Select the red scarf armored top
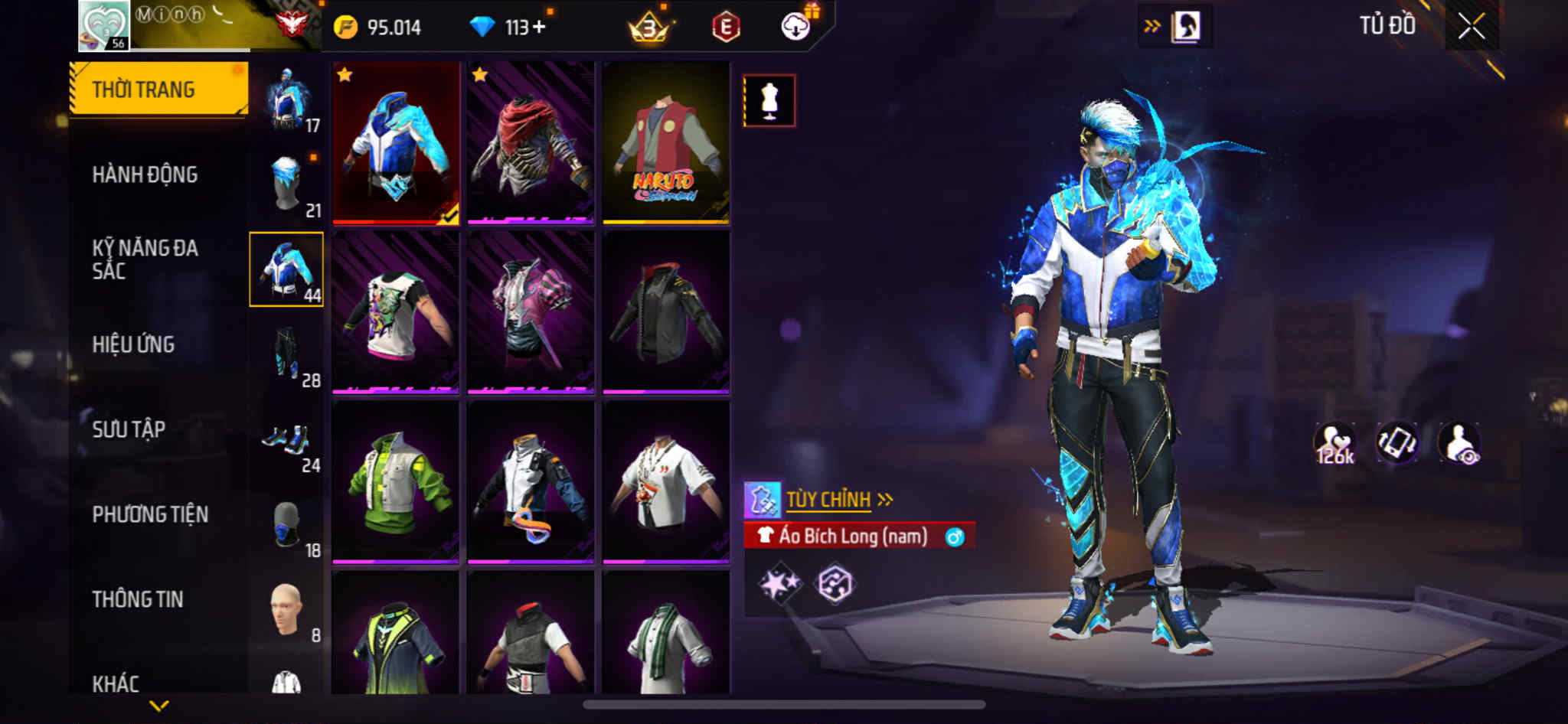Viewport: 1568px width, 724px height. [x=531, y=143]
